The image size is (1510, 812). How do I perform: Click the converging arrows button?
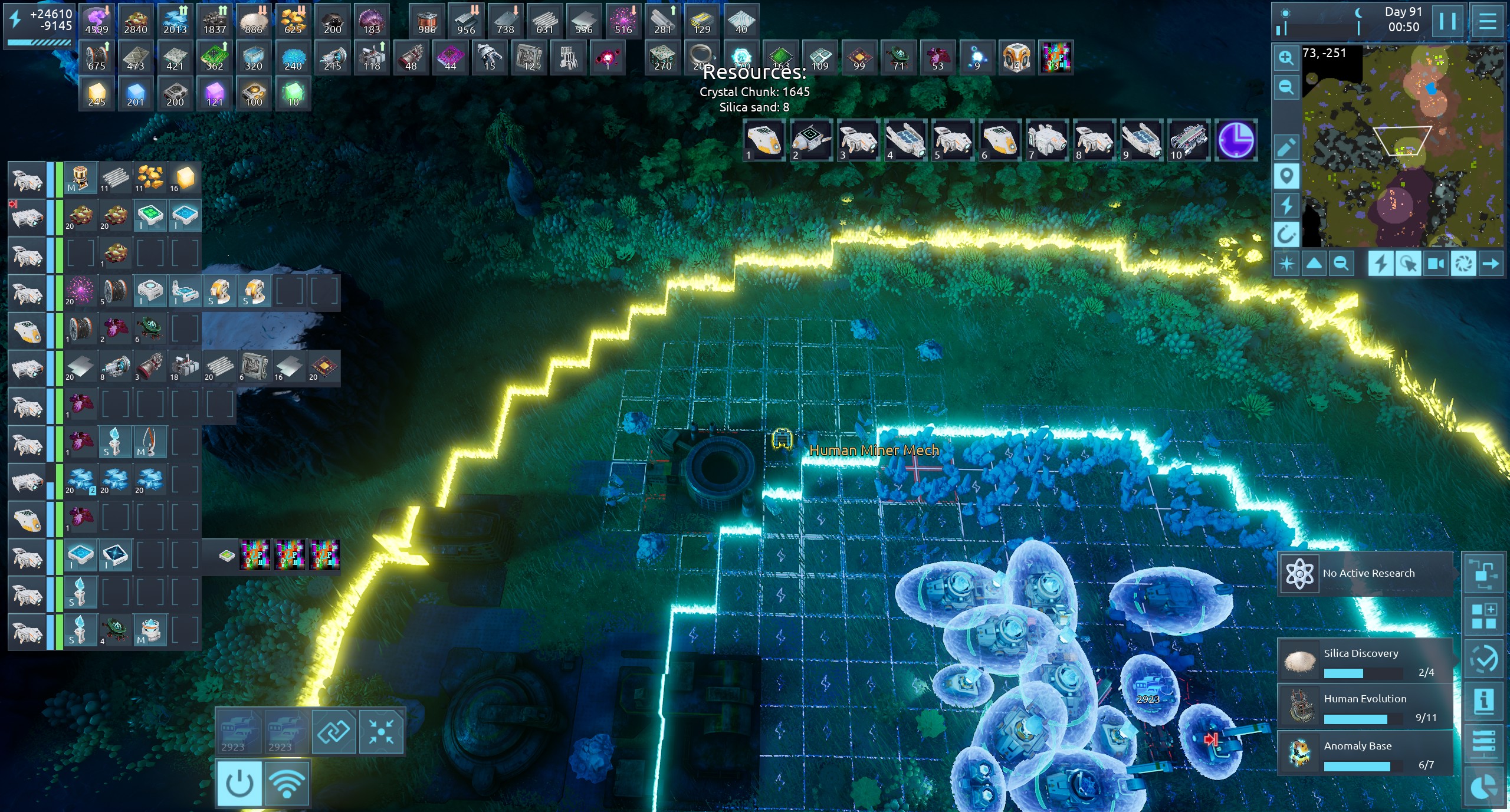[x=381, y=732]
